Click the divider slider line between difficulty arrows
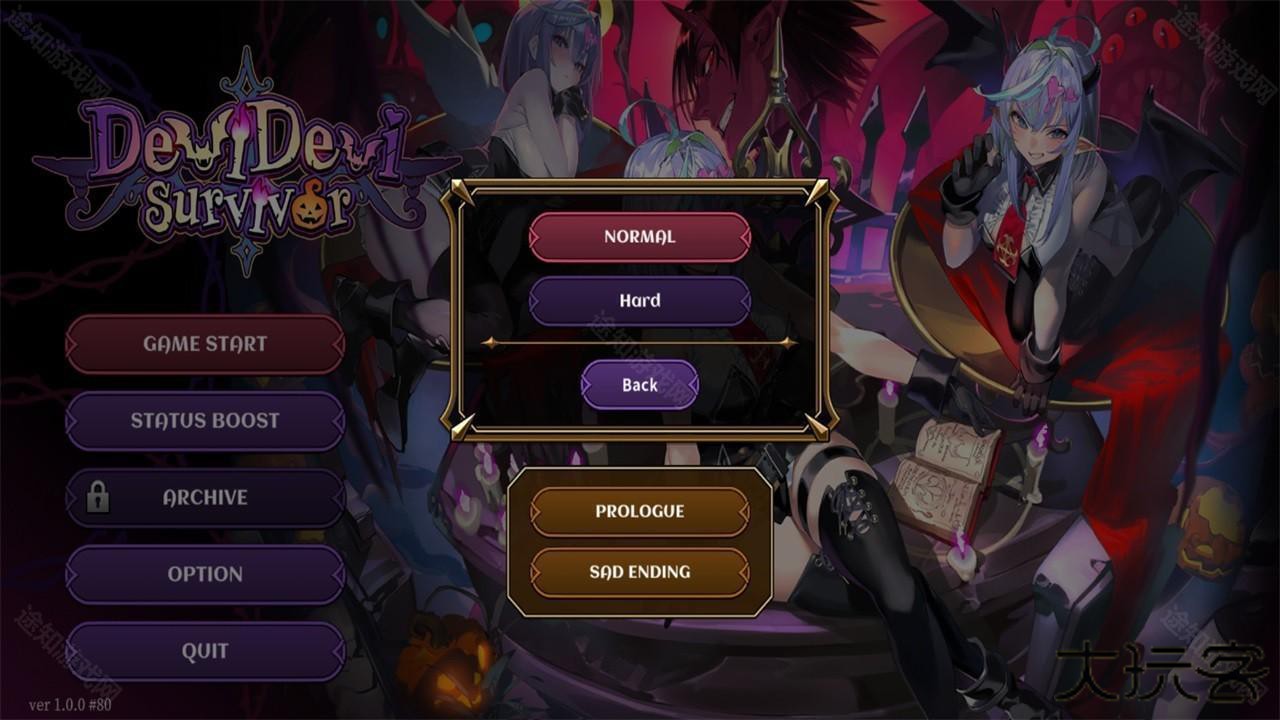Viewport: 1280px width, 720px height. click(640, 342)
